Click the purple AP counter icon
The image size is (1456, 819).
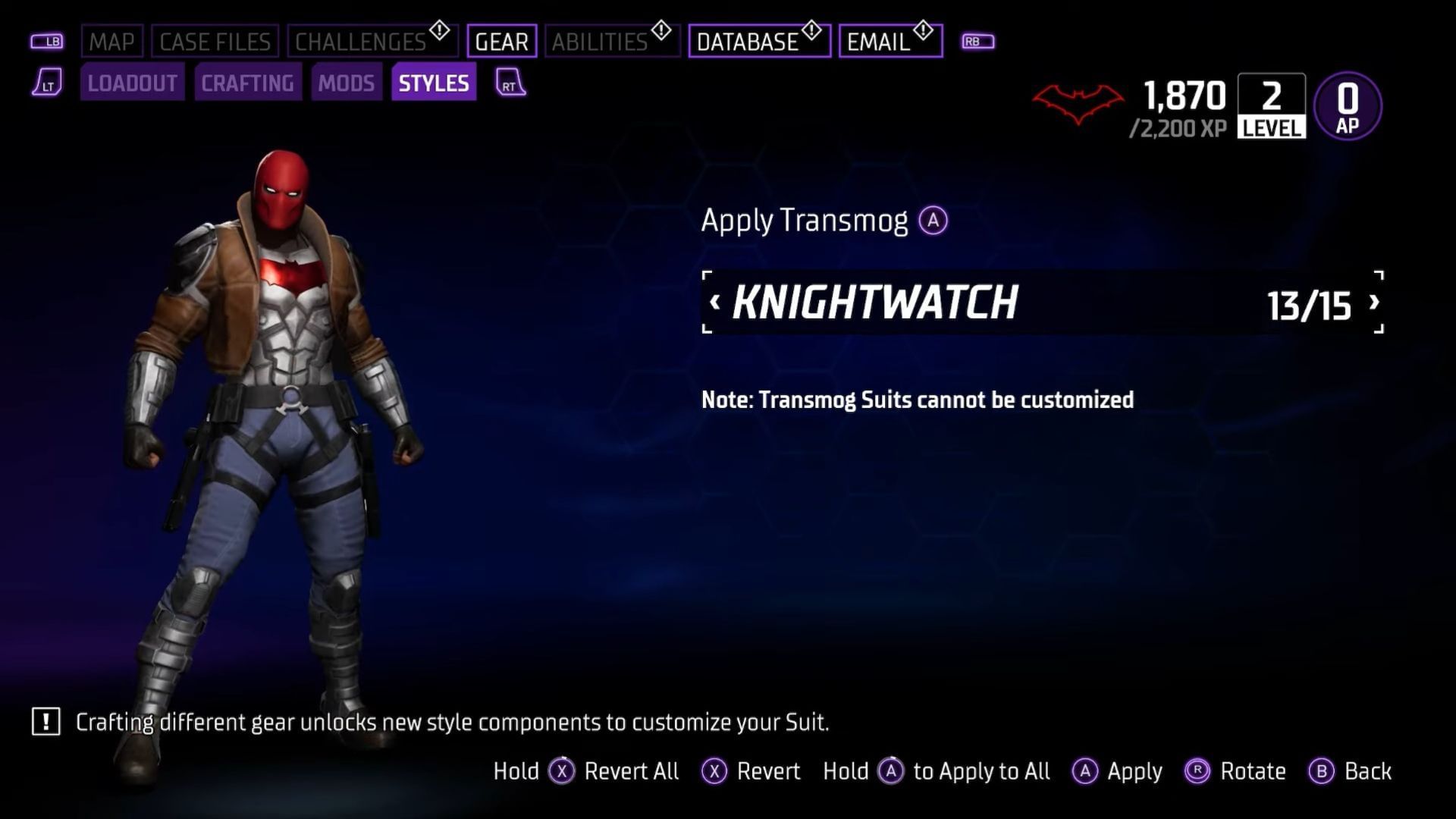point(1348,105)
